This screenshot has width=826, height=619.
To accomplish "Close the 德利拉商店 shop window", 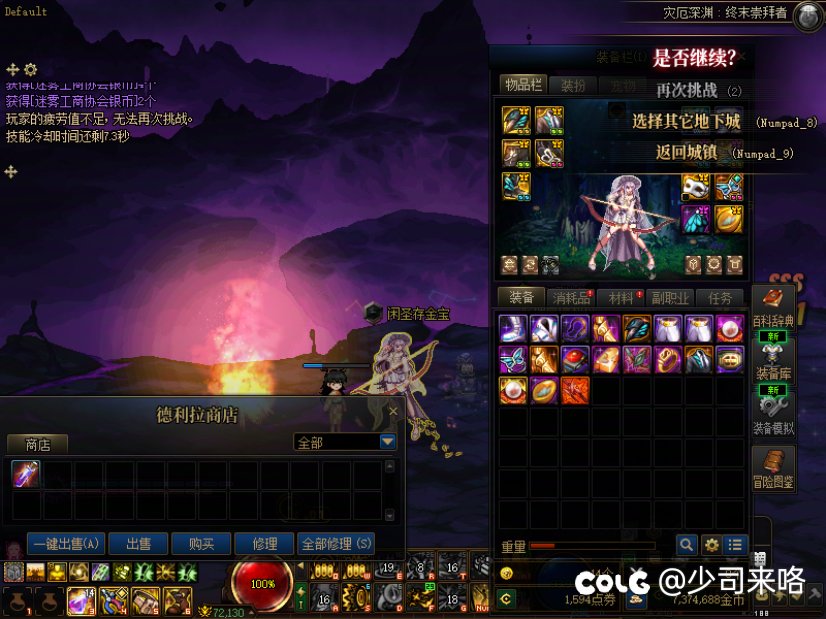I will [x=393, y=412].
